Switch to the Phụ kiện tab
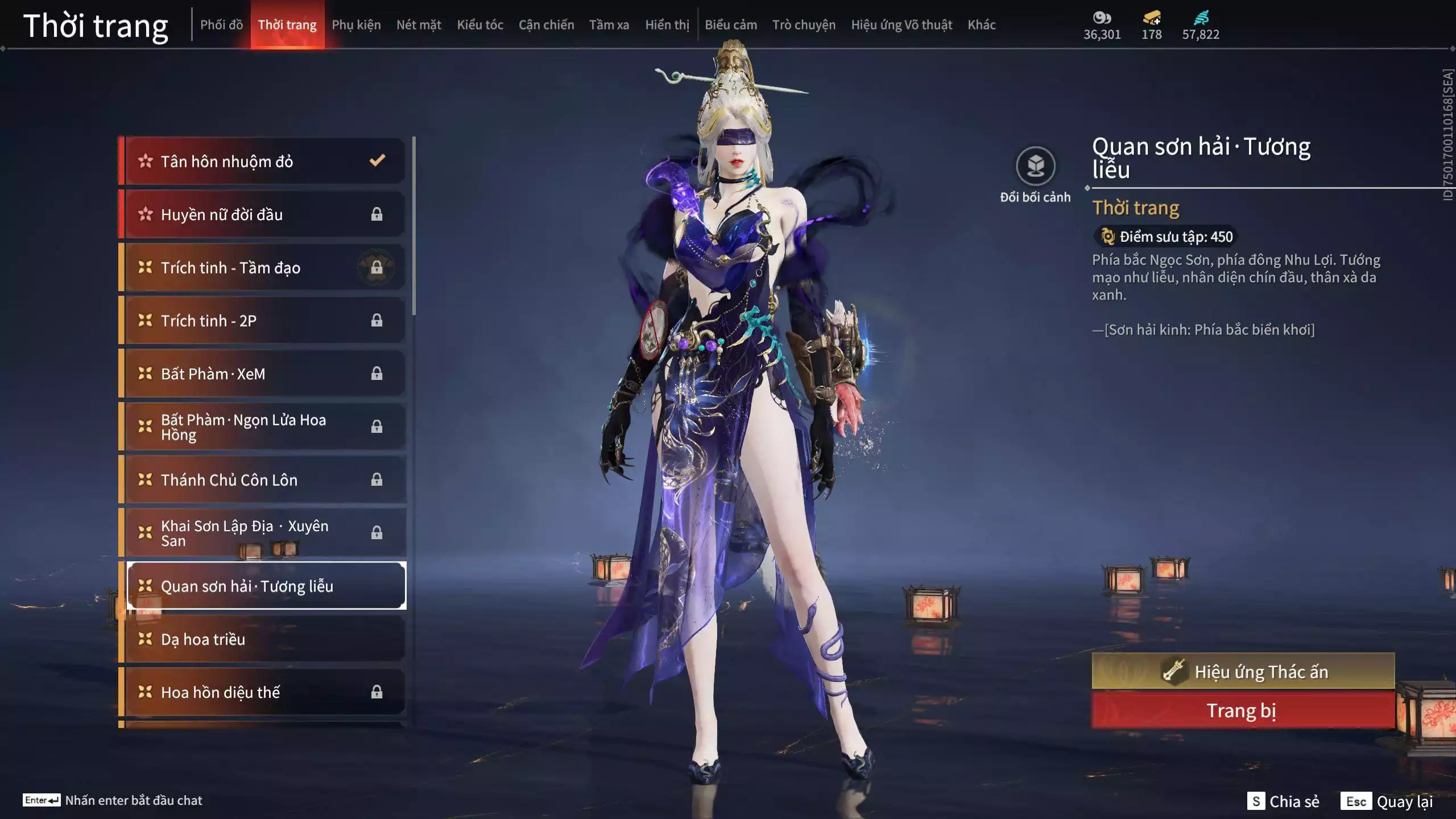The image size is (1456, 819). [x=357, y=24]
